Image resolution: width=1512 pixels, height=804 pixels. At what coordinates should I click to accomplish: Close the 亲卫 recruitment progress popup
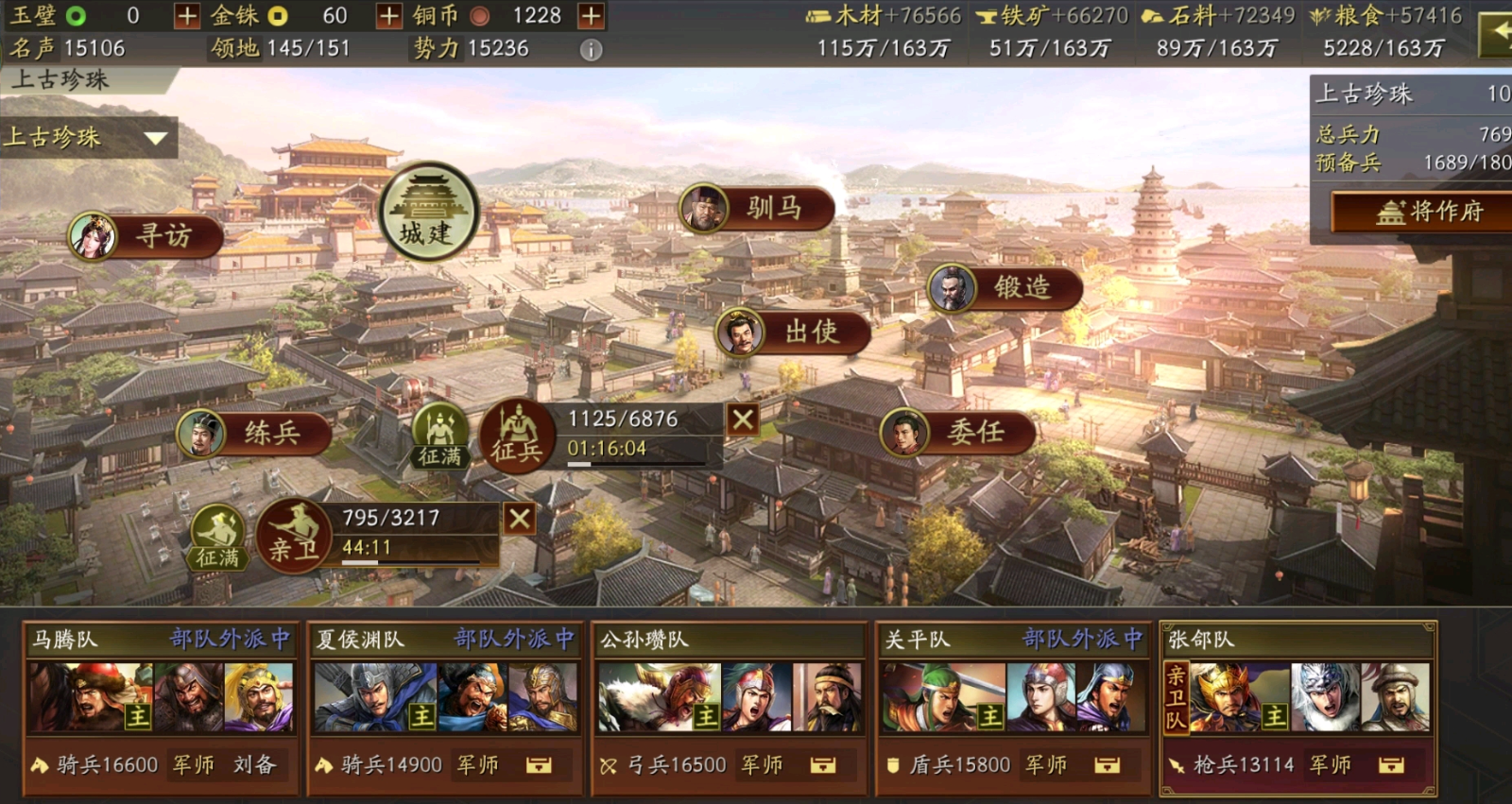519,519
